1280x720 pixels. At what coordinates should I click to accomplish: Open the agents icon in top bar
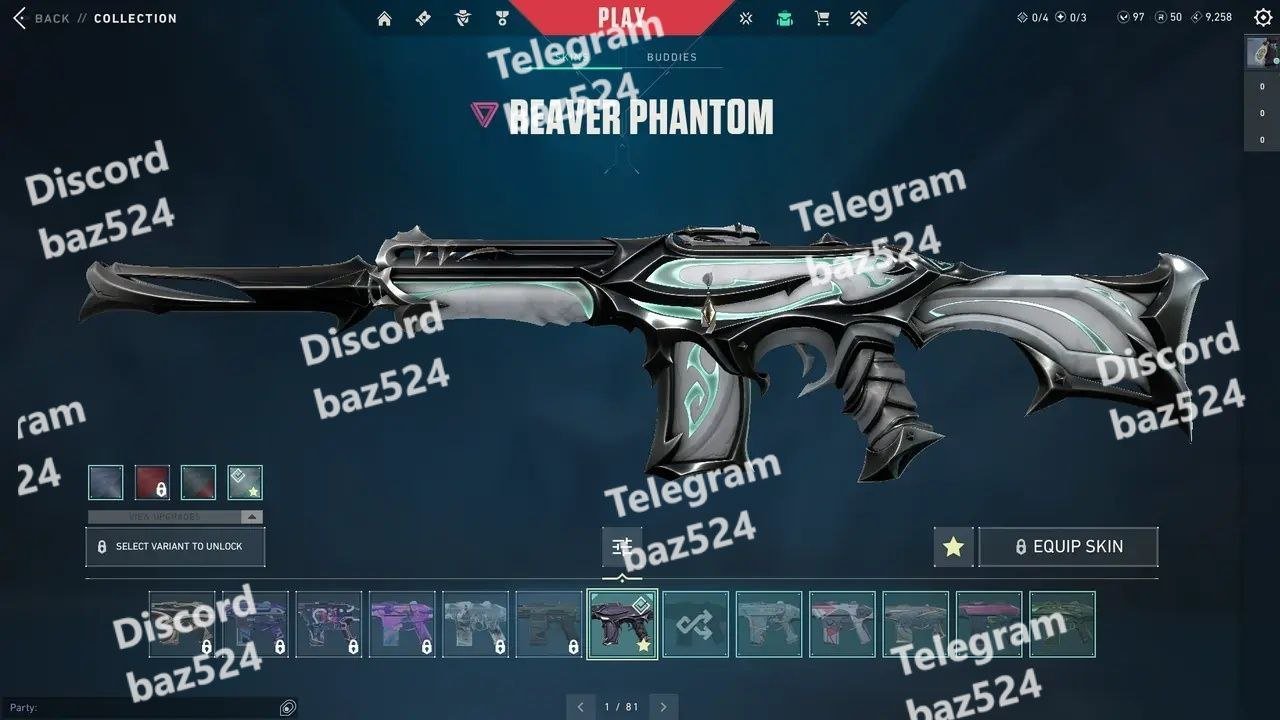(462, 18)
